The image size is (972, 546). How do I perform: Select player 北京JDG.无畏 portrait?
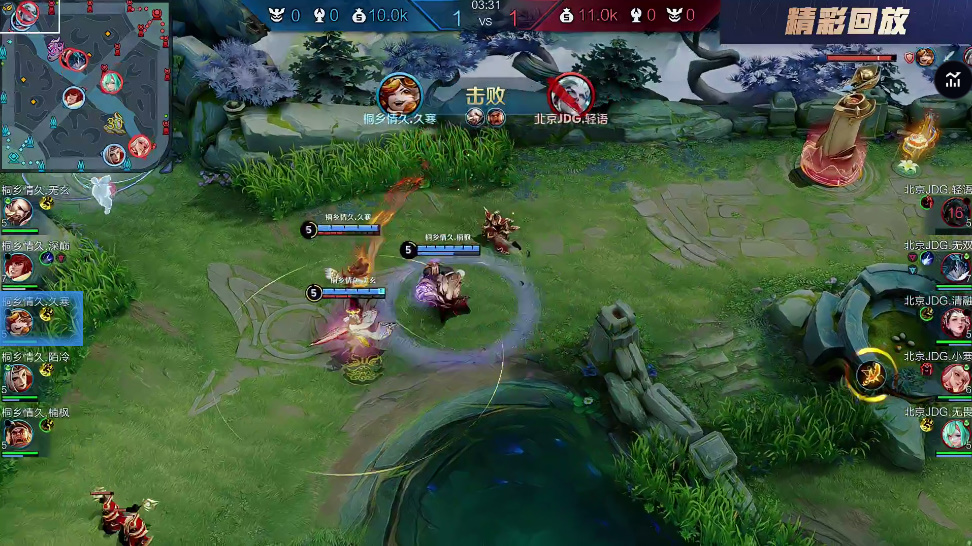click(954, 433)
